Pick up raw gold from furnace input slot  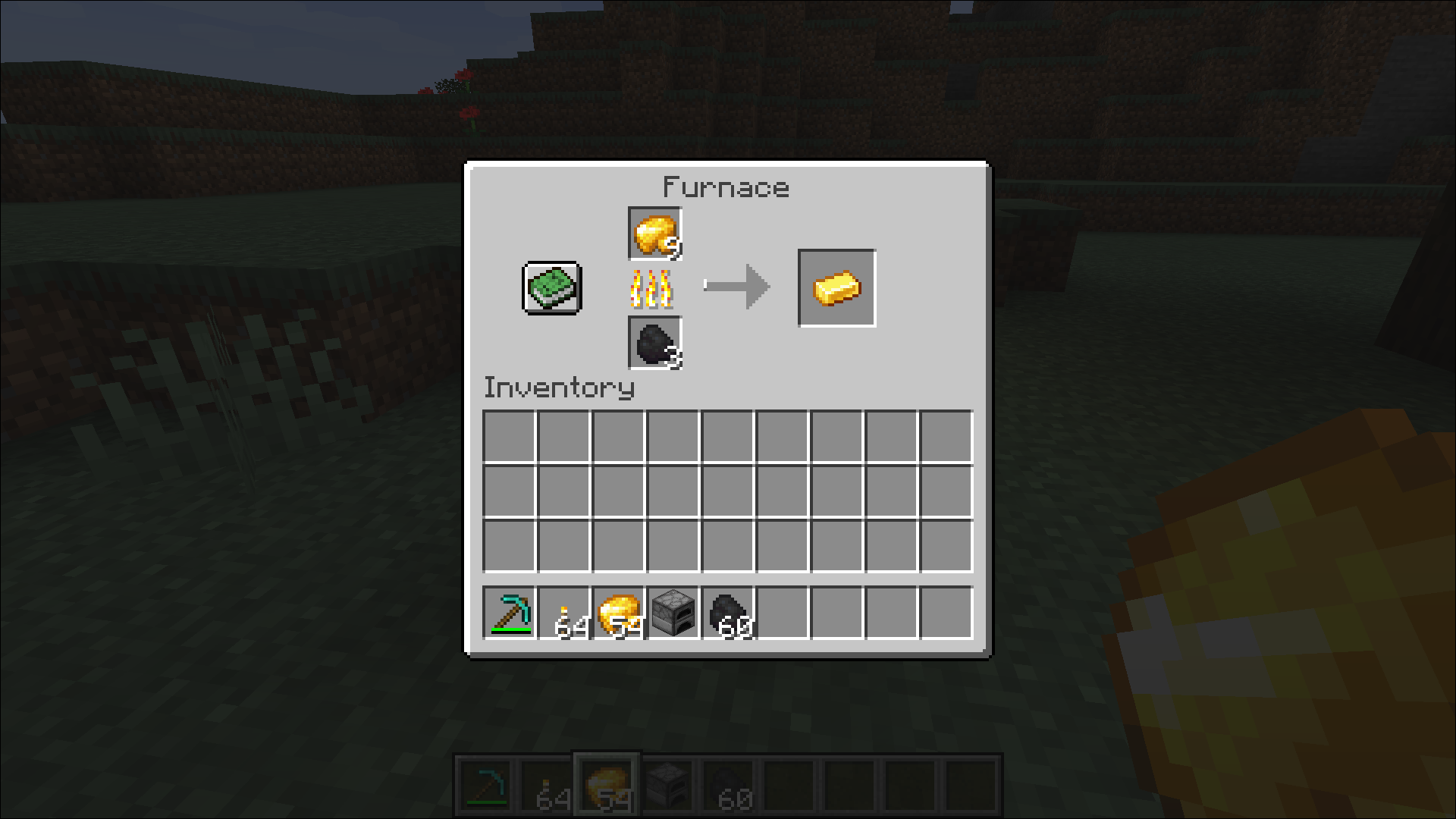click(655, 234)
